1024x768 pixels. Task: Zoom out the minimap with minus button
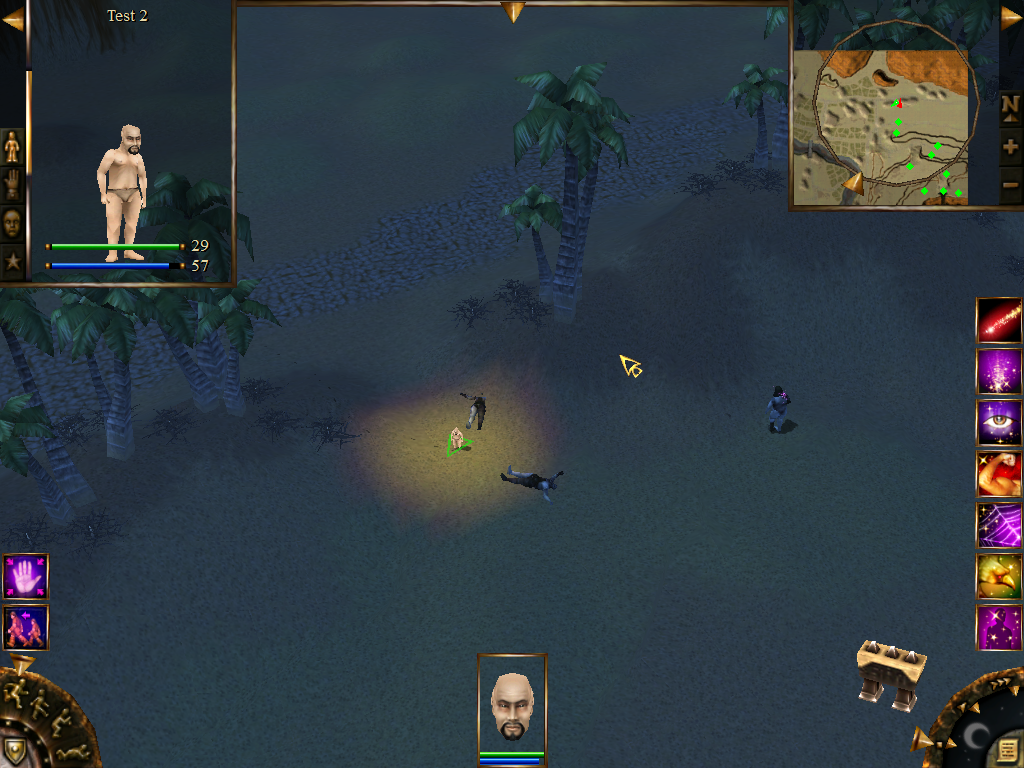pos(1010,184)
